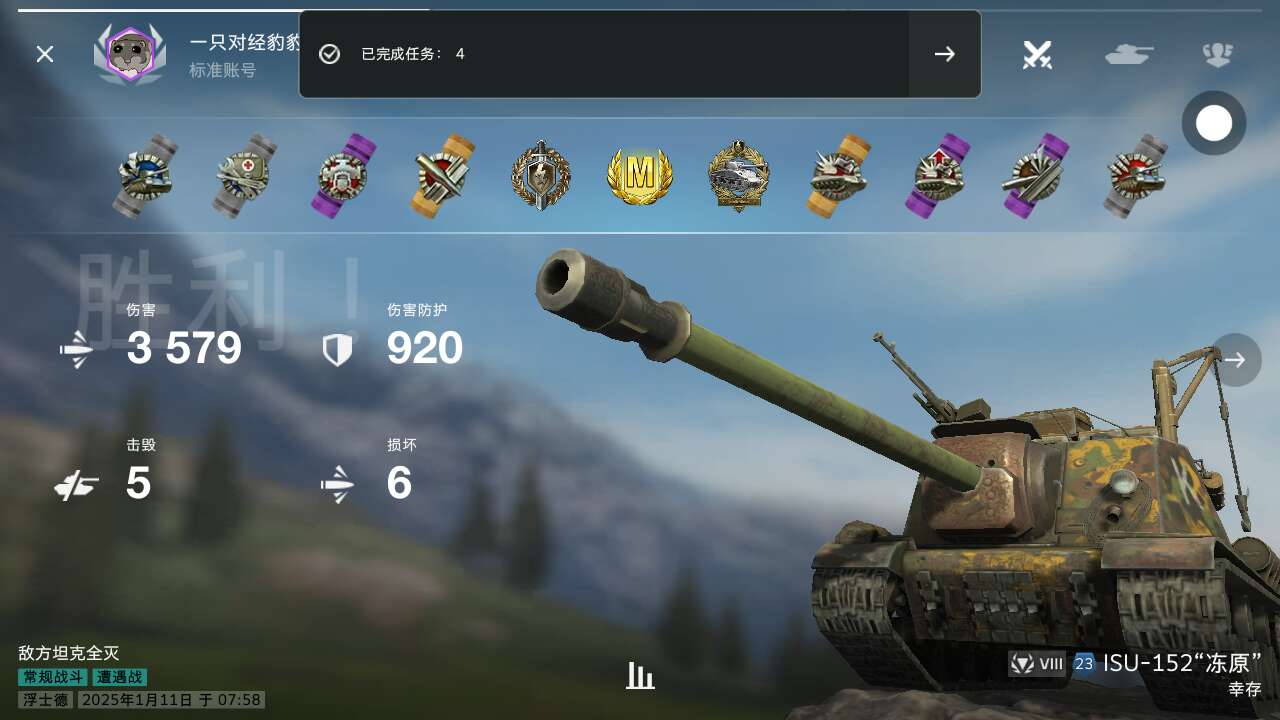Open completed missions notification arrow

point(944,54)
